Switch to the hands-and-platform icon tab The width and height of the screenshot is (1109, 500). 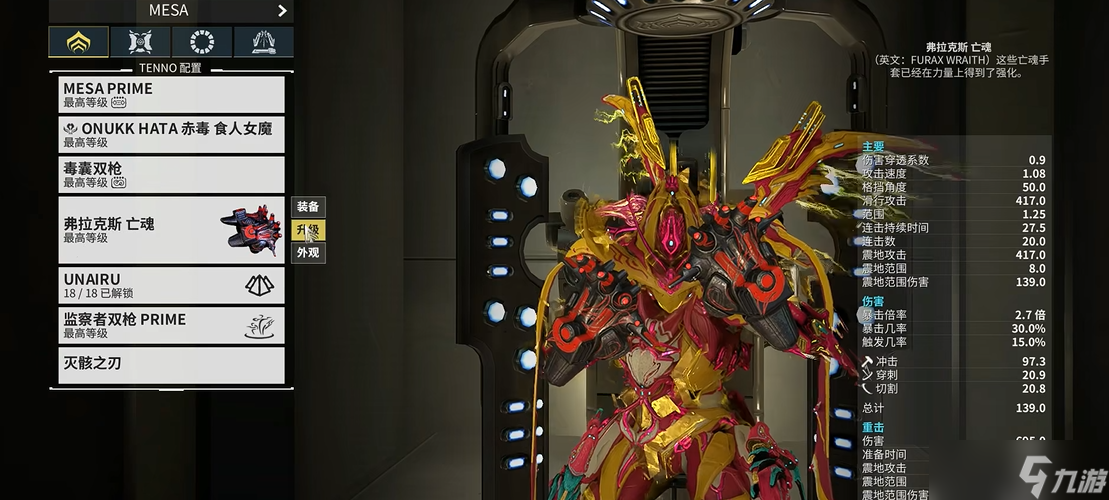click(264, 42)
